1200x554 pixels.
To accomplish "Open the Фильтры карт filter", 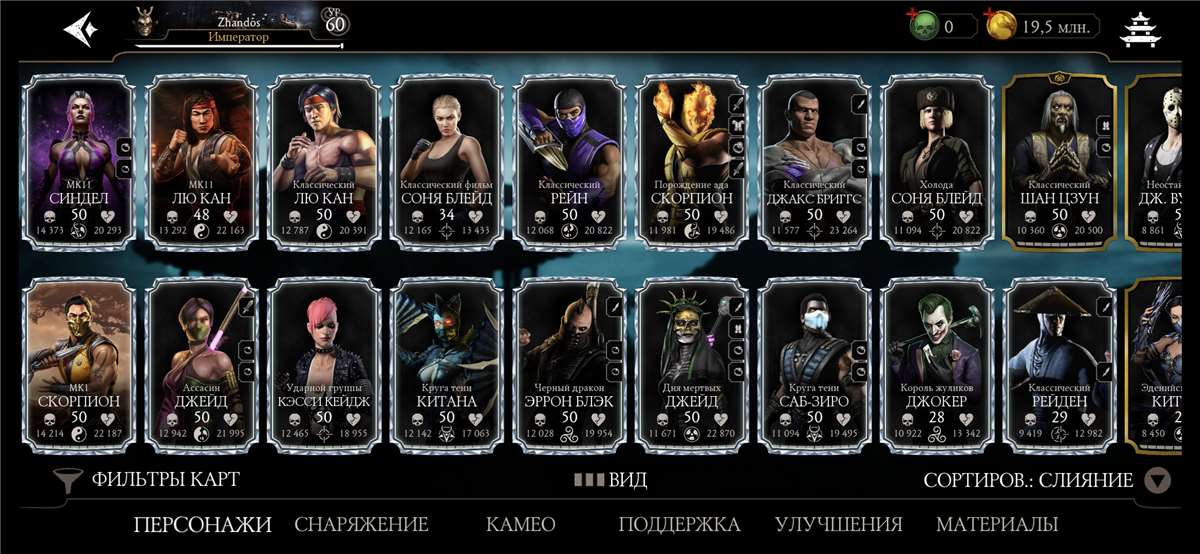I will click(150, 480).
